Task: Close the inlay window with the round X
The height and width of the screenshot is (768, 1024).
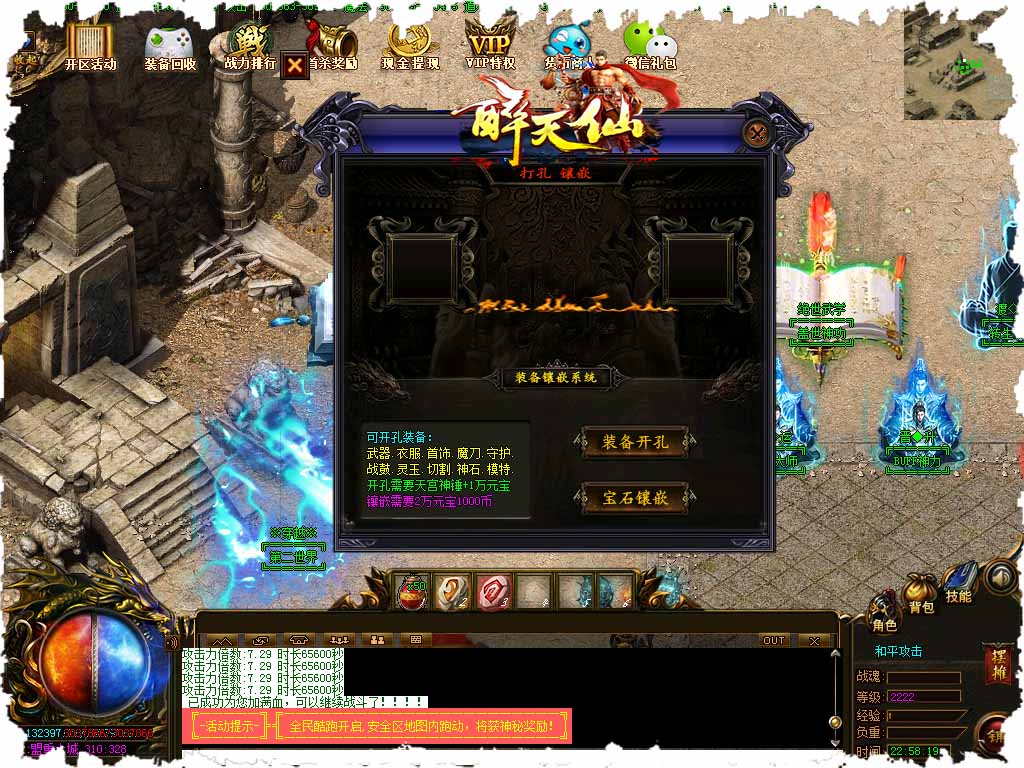Action: coord(759,133)
